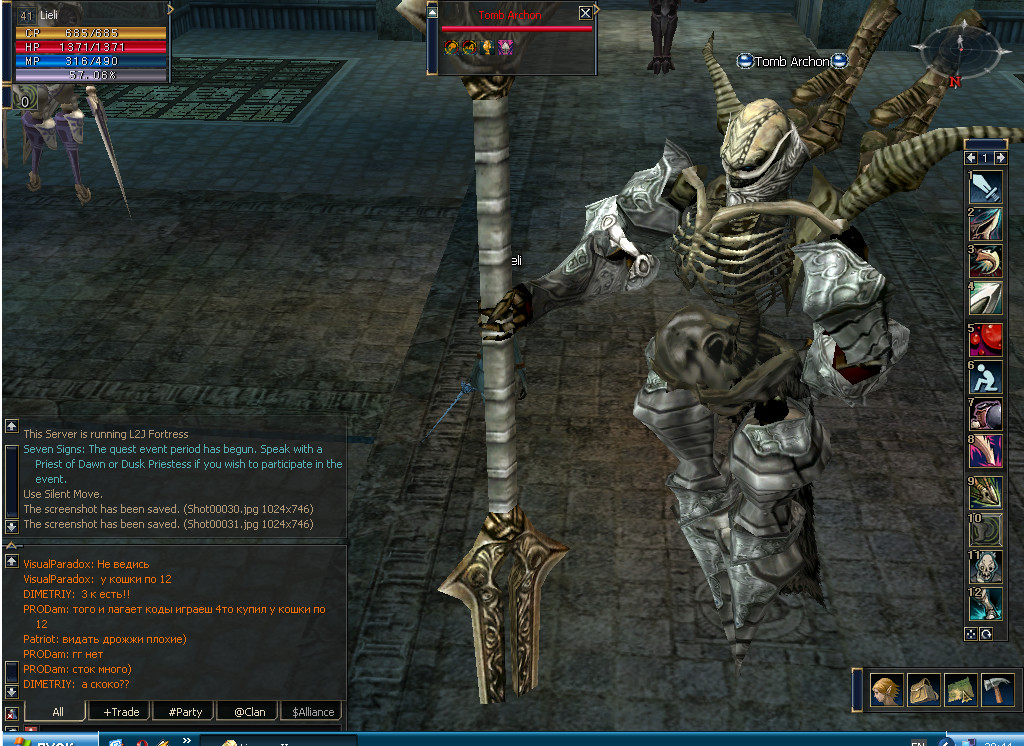Activate the skull-faced skill in slot 11
Image resolution: width=1024 pixels, height=746 pixels.
986,567
